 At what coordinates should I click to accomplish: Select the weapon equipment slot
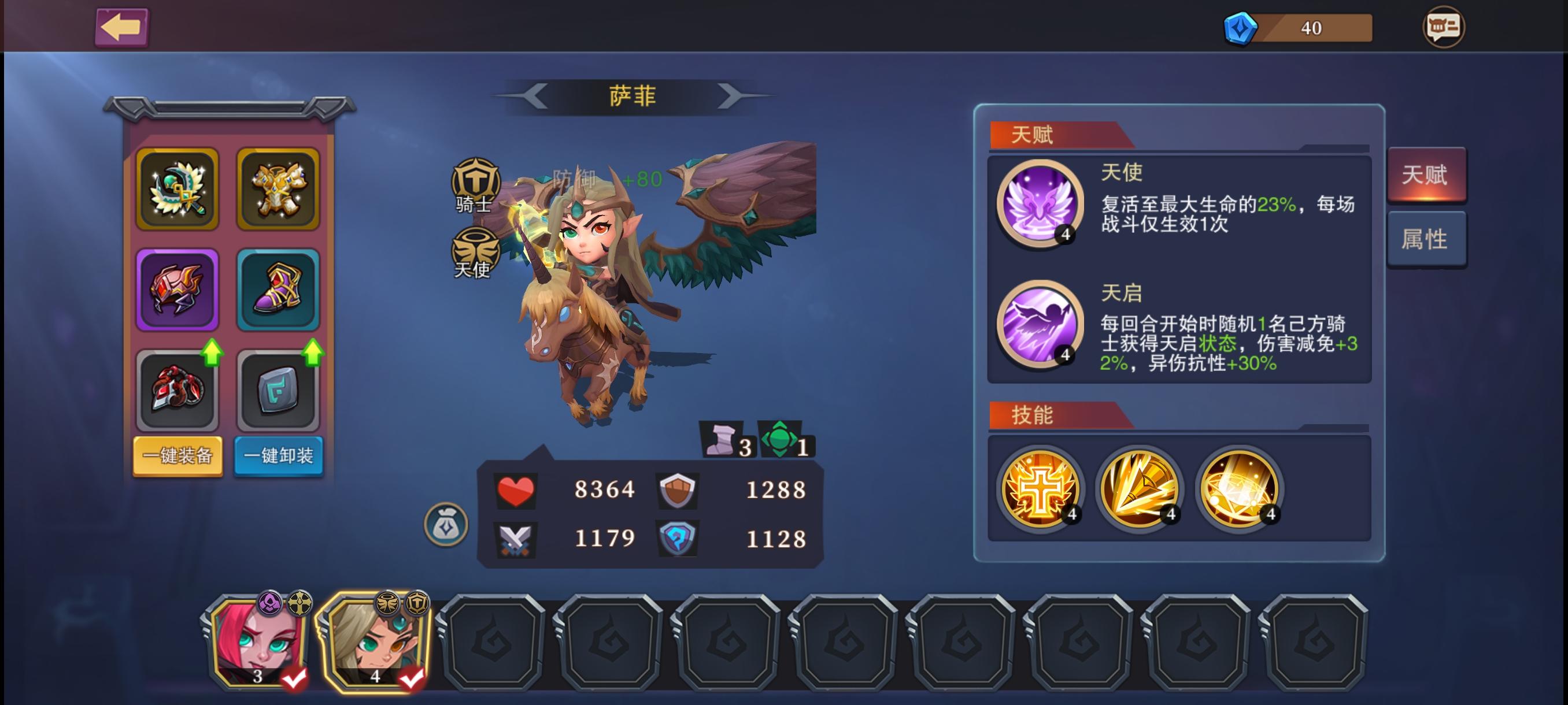(x=177, y=189)
